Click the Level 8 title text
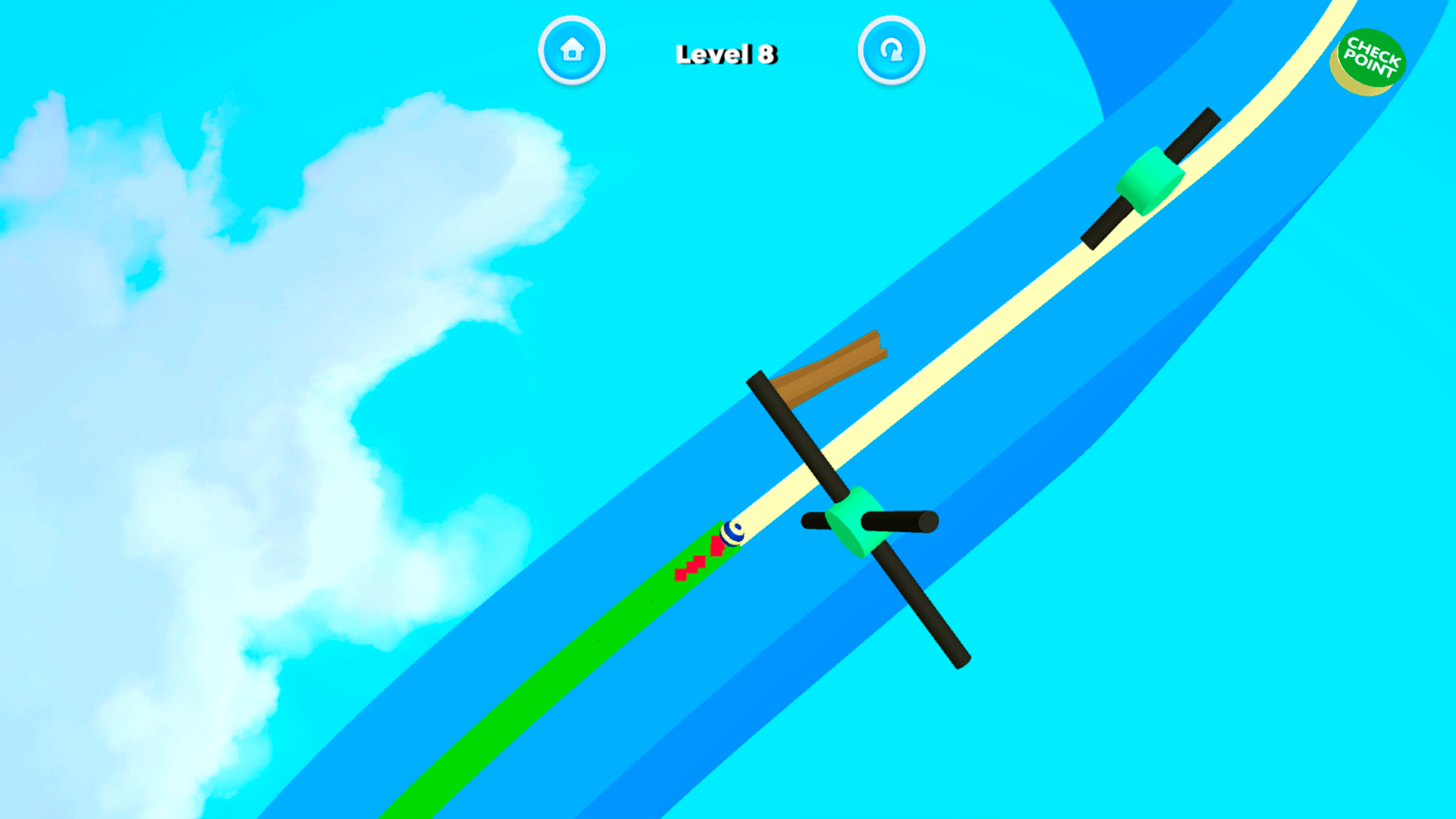1456x819 pixels. point(728,53)
